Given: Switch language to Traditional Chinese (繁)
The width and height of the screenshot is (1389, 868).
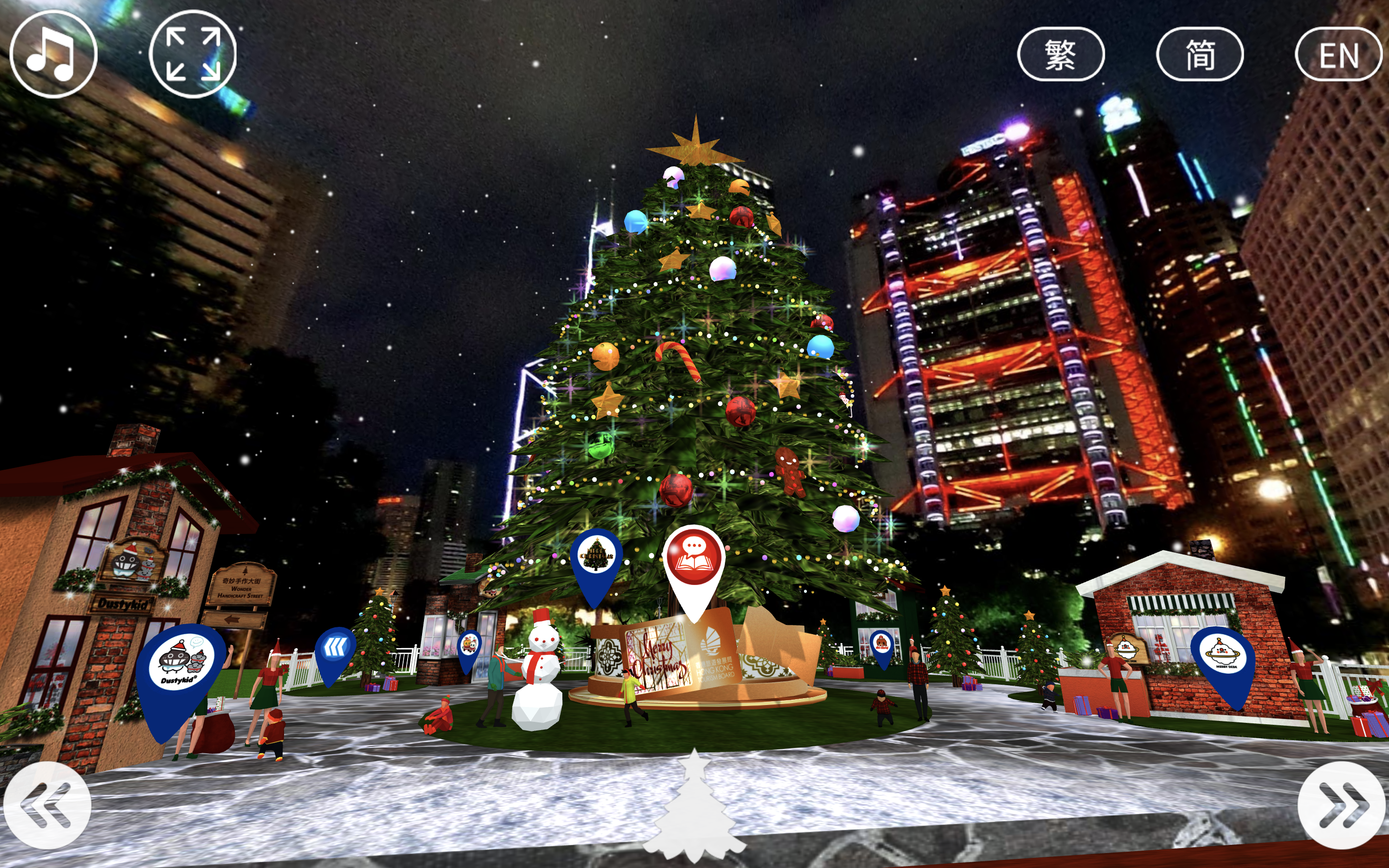Looking at the screenshot, I should pos(1060,54).
